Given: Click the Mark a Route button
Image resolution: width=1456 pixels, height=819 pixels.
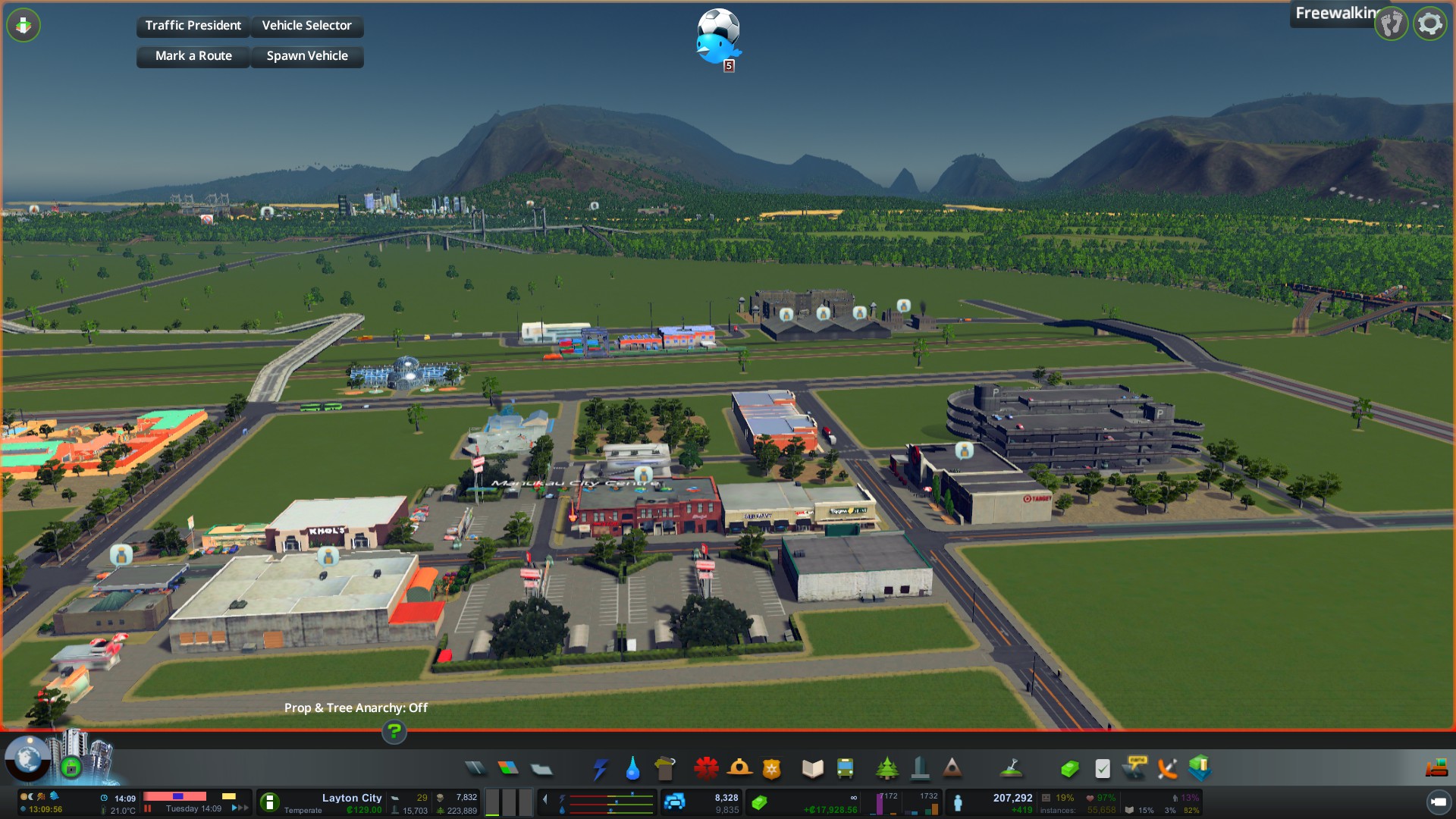Looking at the screenshot, I should click(193, 56).
